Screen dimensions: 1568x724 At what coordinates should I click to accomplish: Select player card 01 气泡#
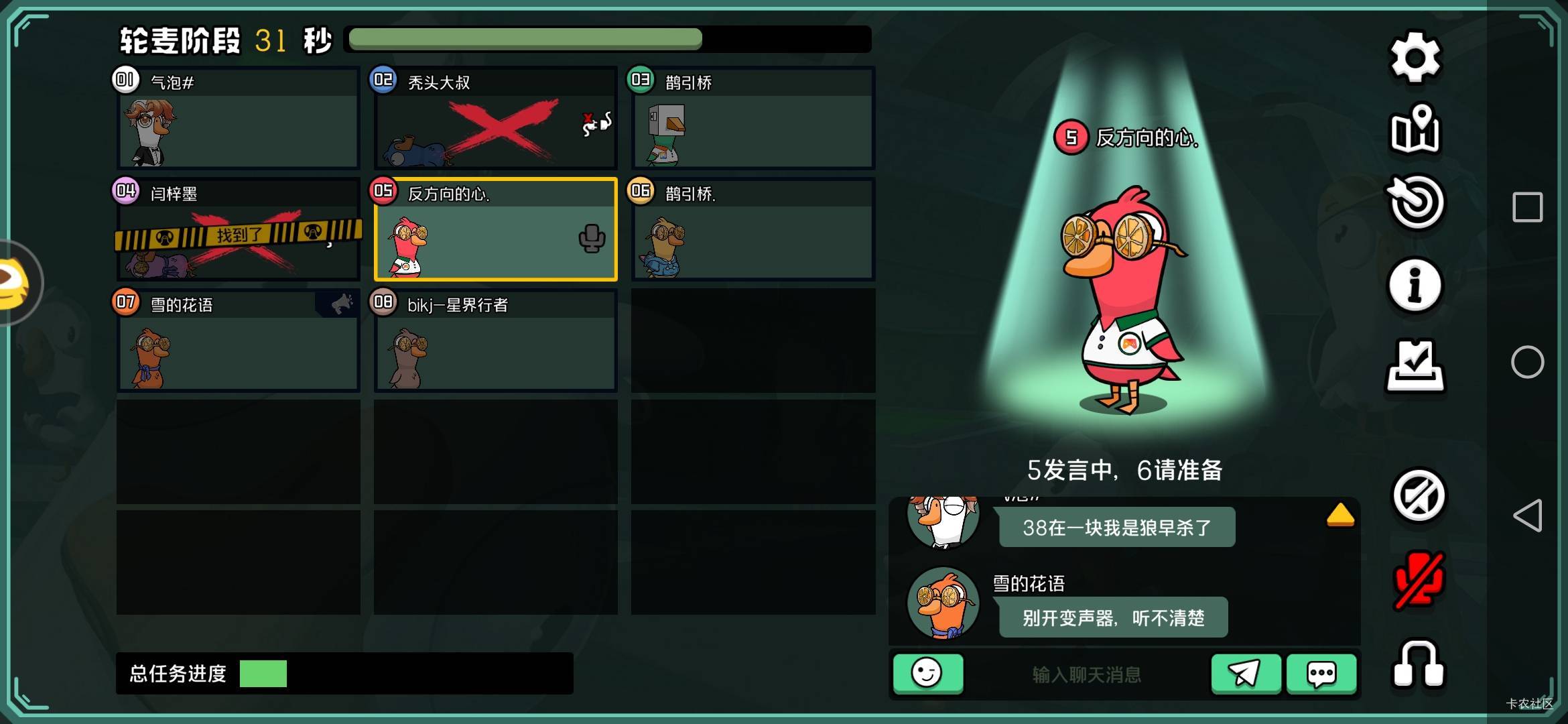(237, 119)
